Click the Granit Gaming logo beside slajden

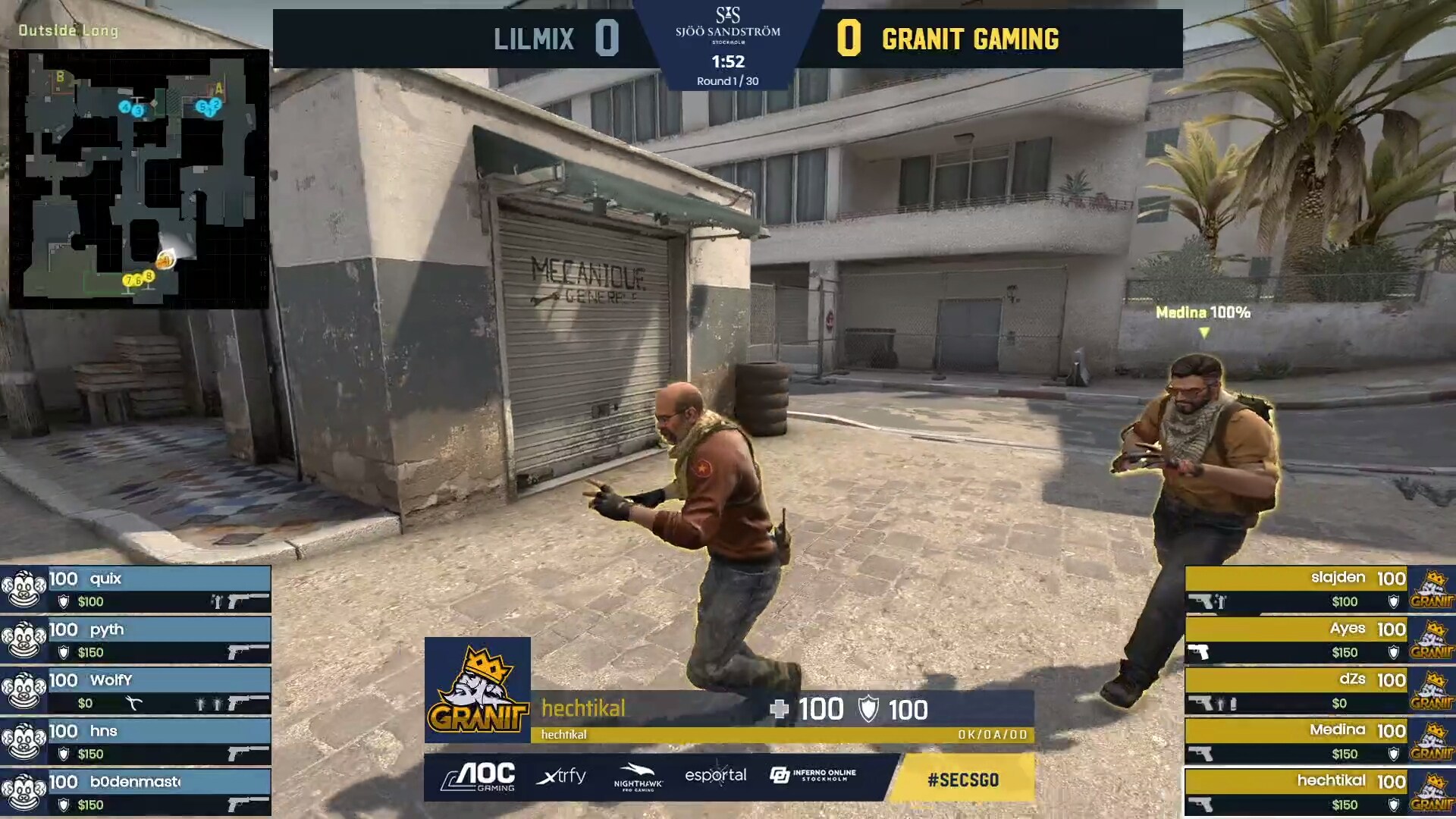1432,588
